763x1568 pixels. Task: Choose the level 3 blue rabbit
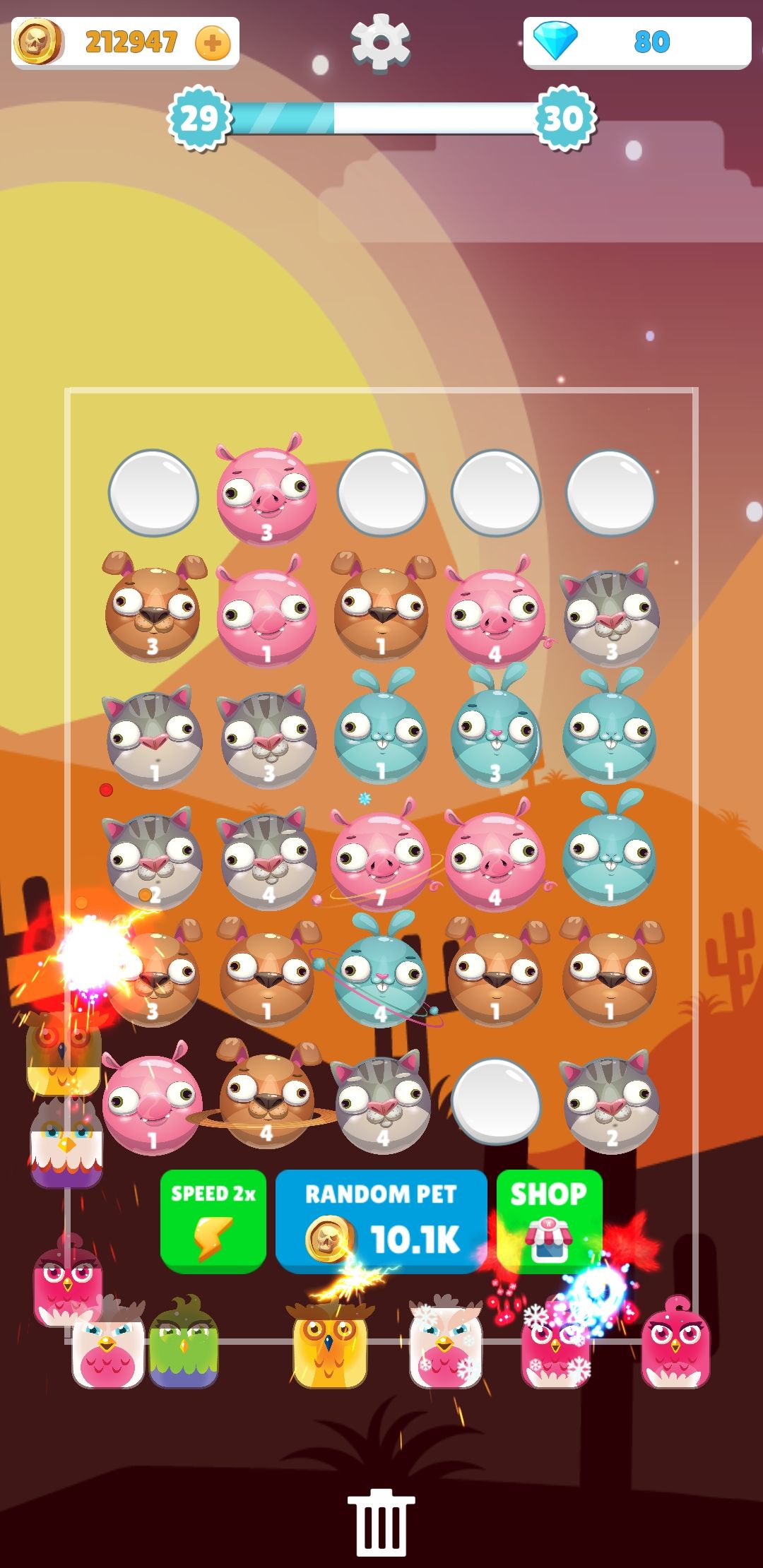point(495,735)
